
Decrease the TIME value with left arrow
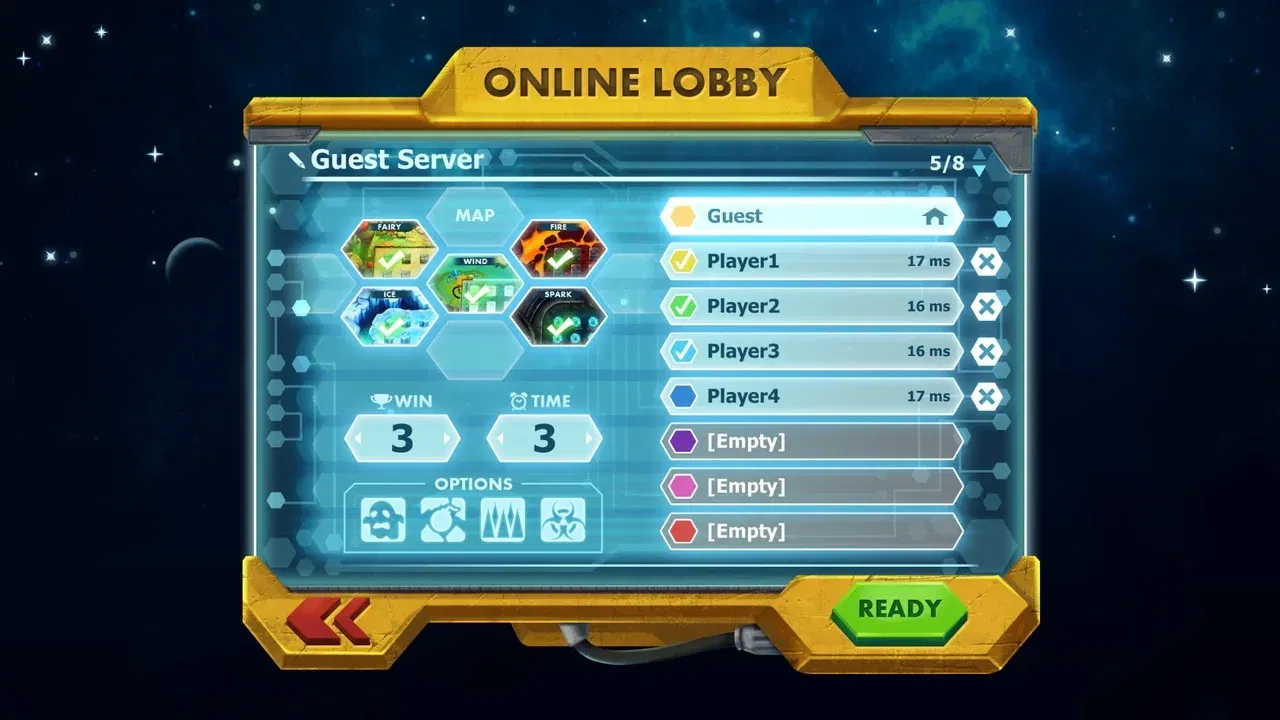pyautogui.click(x=500, y=437)
